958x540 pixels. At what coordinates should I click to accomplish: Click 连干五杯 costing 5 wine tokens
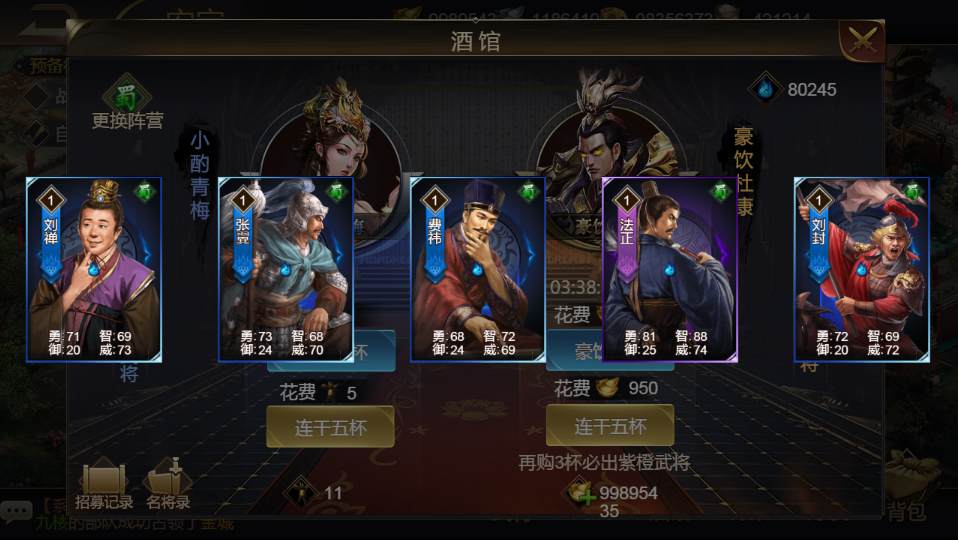(330, 427)
